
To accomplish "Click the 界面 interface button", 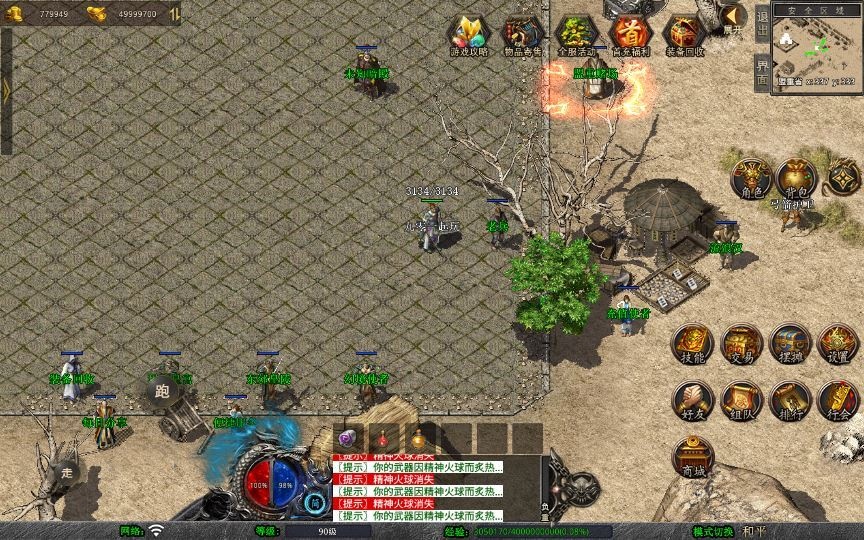I will click(x=763, y=73).
